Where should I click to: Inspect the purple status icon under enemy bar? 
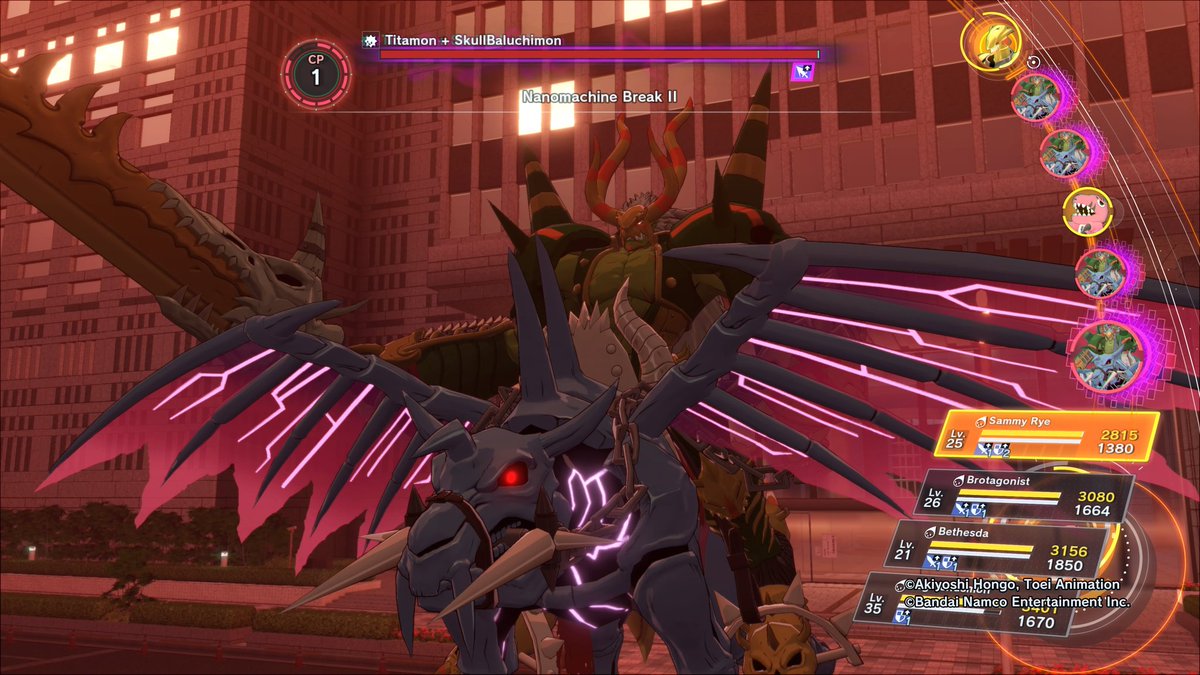pyautogui.click(x=802, y=71)
